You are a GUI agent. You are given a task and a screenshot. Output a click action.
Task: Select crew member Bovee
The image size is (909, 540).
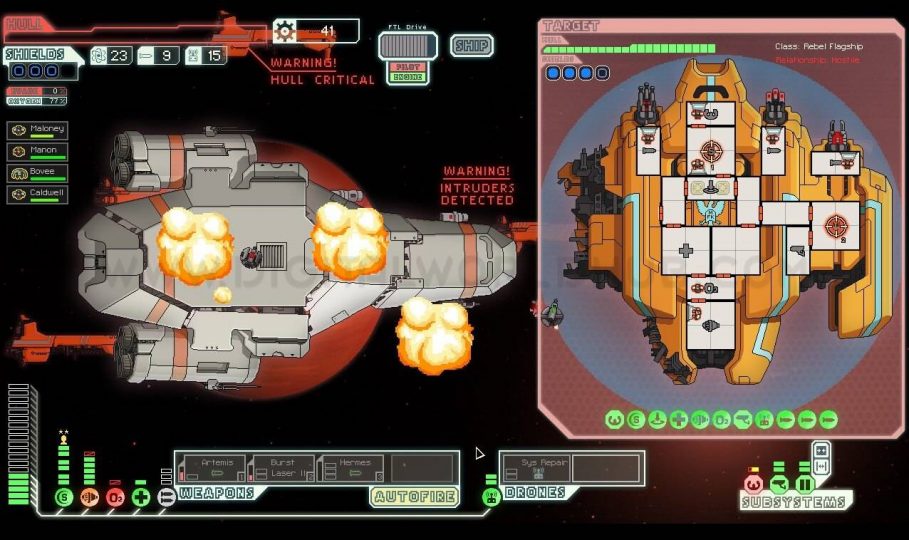click(x=38, y=173)
